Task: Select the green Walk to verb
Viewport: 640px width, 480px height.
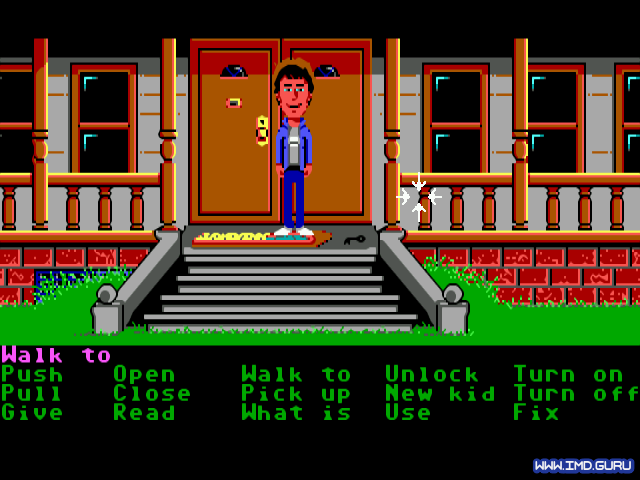Action: pos(296,375)
